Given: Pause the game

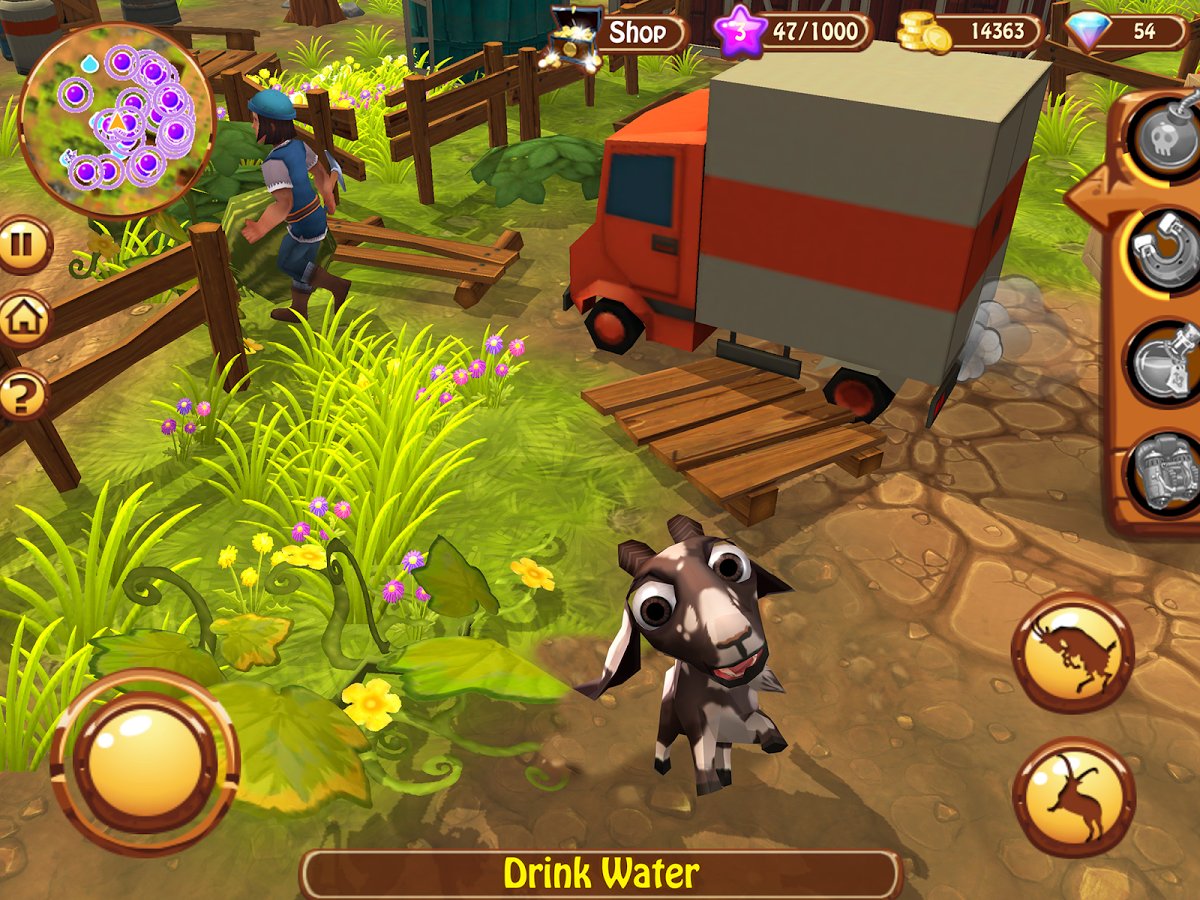Looking at the screenshot, I should click(22, 245).
